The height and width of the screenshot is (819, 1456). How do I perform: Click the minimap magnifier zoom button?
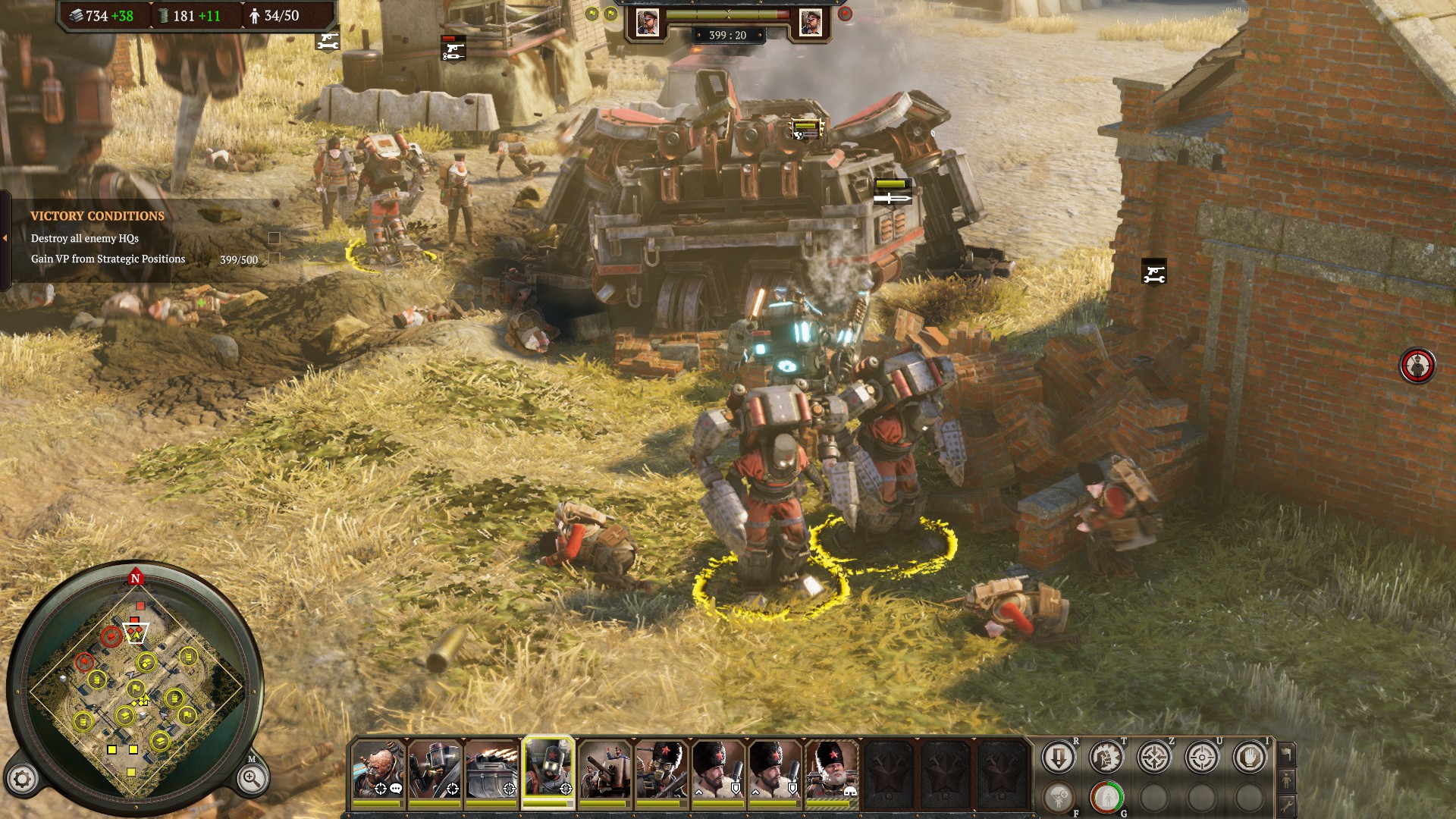[251, 778]
